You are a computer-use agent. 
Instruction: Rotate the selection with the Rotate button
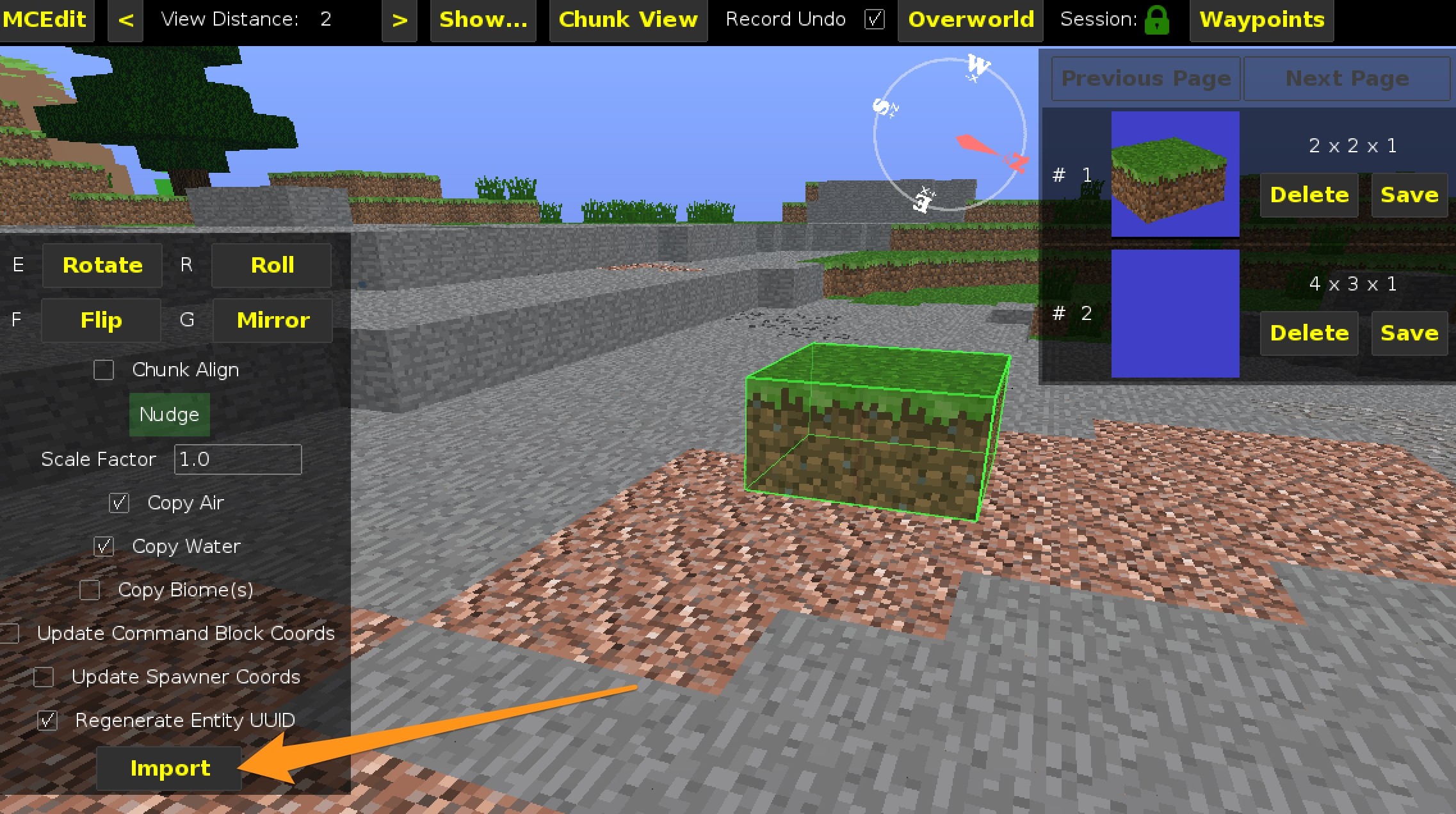pyautogui.click(x=102, y=265)
